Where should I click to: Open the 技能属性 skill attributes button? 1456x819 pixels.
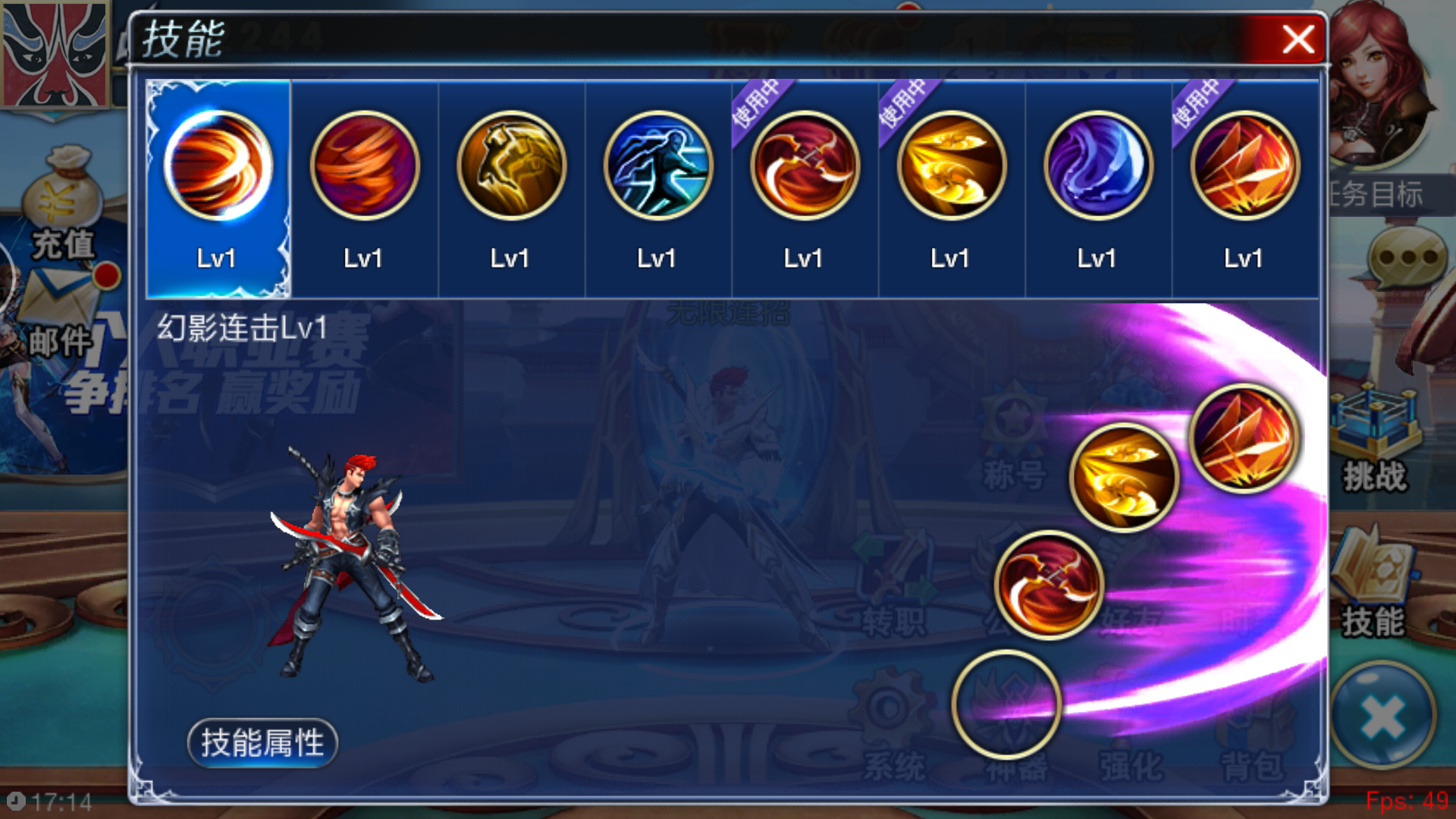(x=262, y=742)
